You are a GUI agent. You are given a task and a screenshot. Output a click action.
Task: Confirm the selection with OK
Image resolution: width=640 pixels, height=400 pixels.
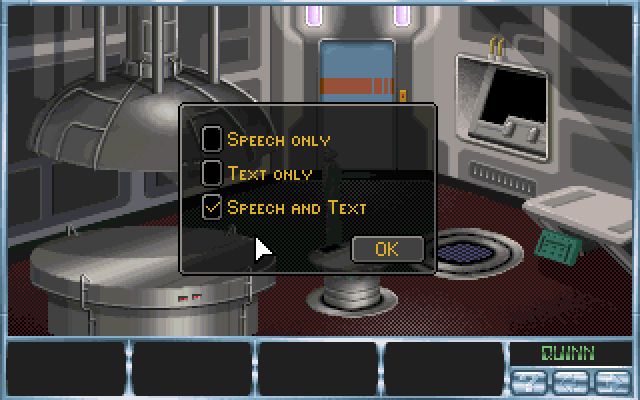tap(387, 248)
